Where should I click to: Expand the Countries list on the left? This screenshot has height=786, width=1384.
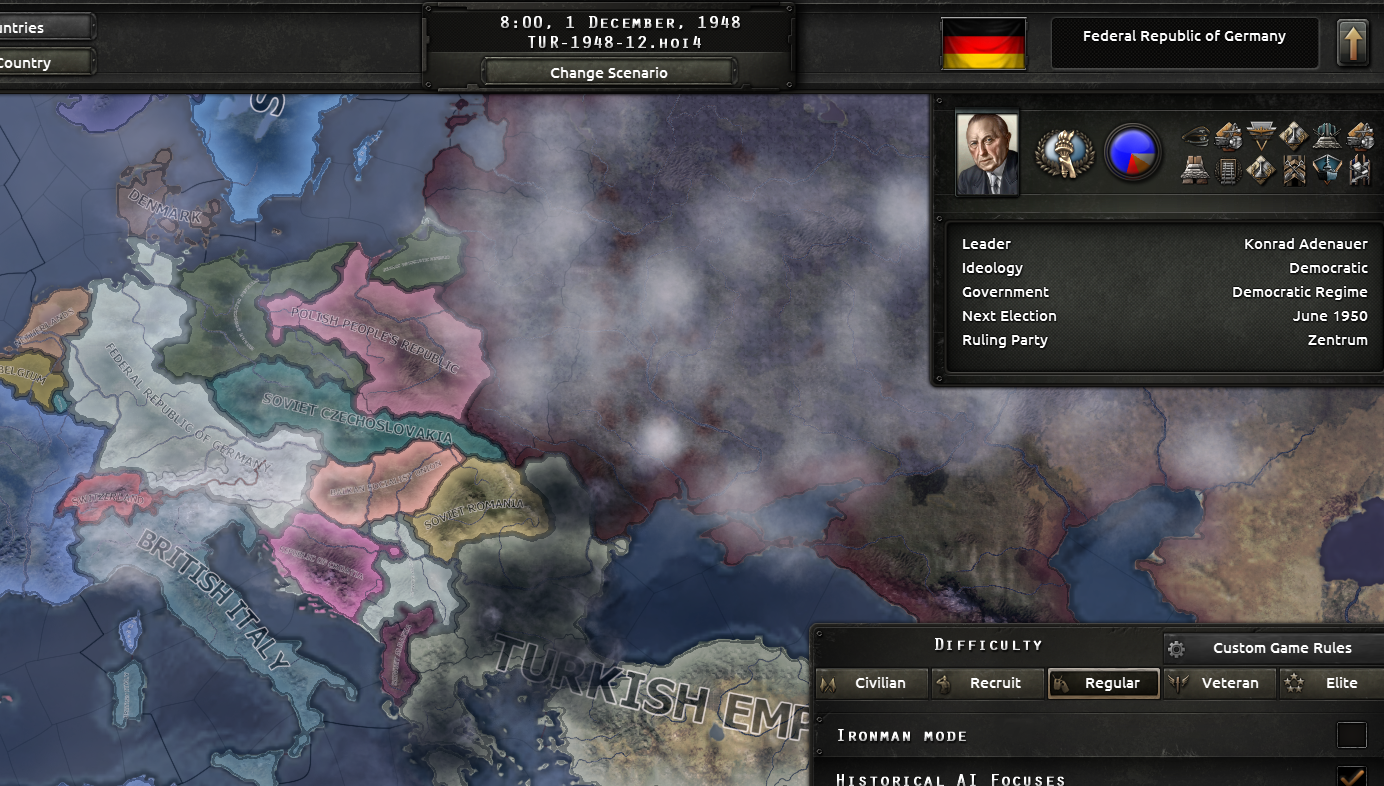click(x=45, y=27)
